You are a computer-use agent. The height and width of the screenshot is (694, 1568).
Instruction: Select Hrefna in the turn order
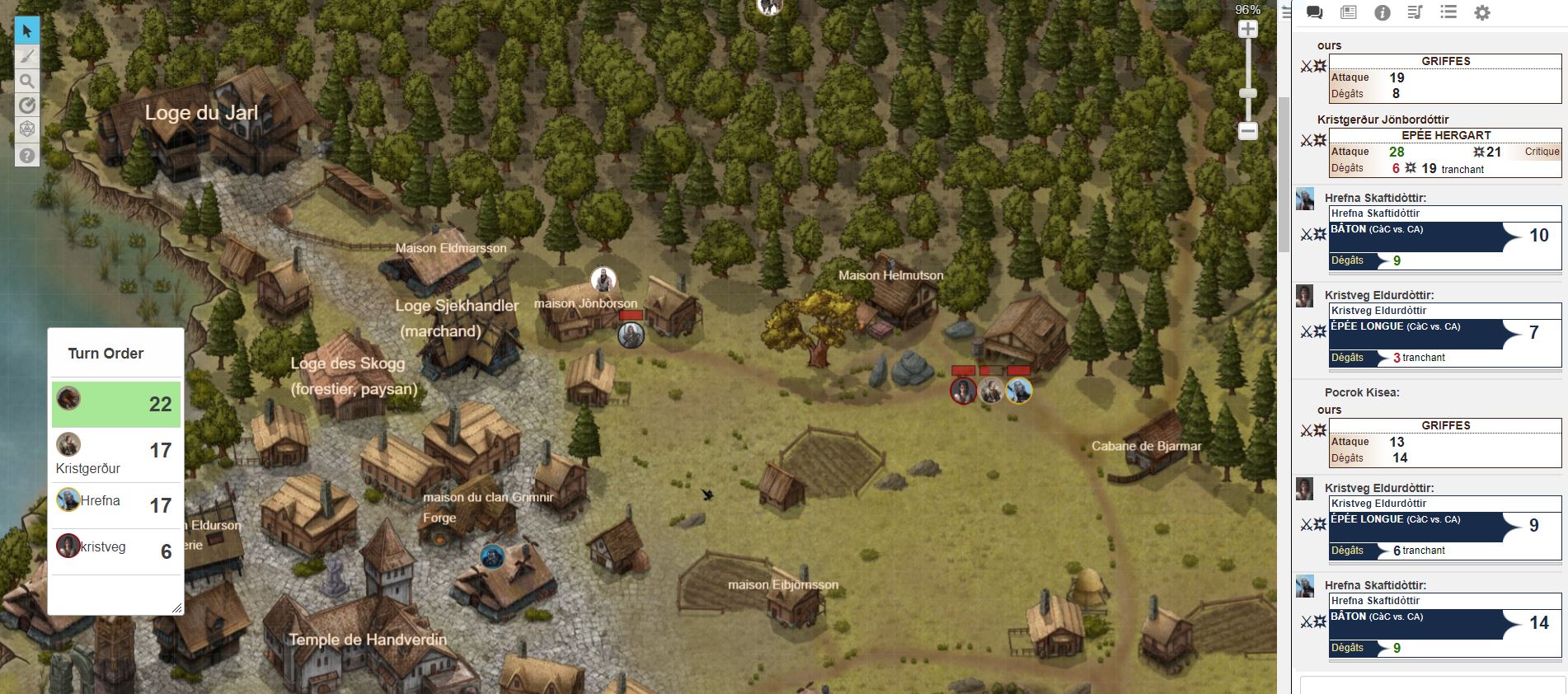[115, 504]
